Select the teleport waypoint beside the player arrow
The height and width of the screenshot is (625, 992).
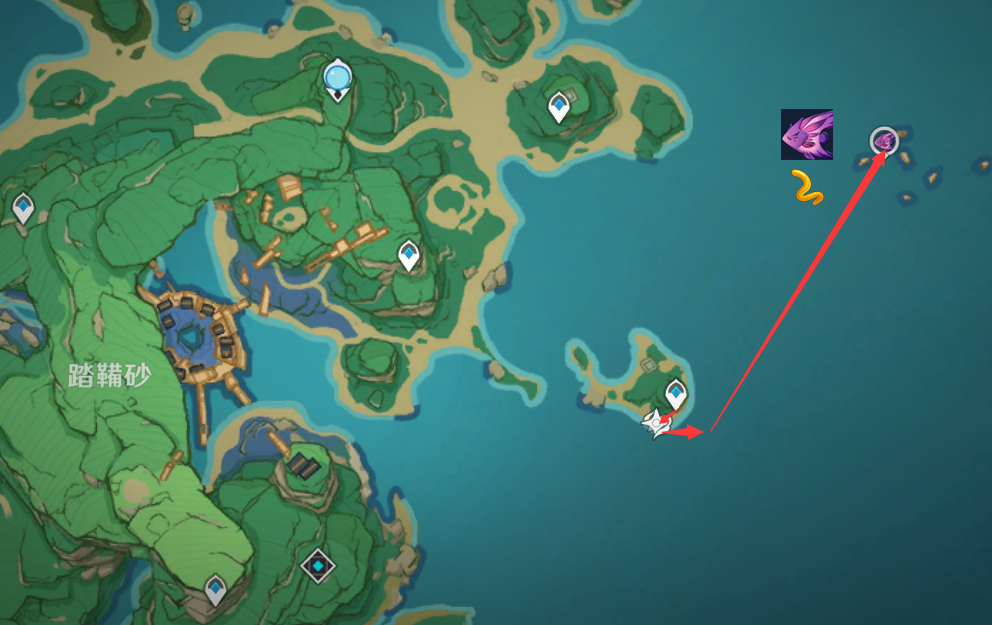[x=676, y=392]
